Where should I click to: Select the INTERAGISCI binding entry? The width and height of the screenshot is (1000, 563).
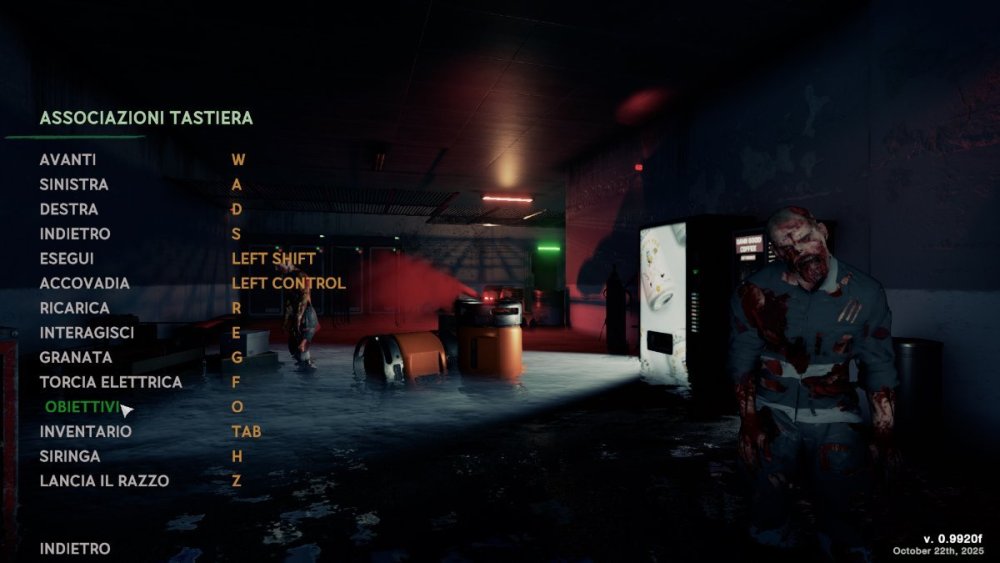(88, 332)
